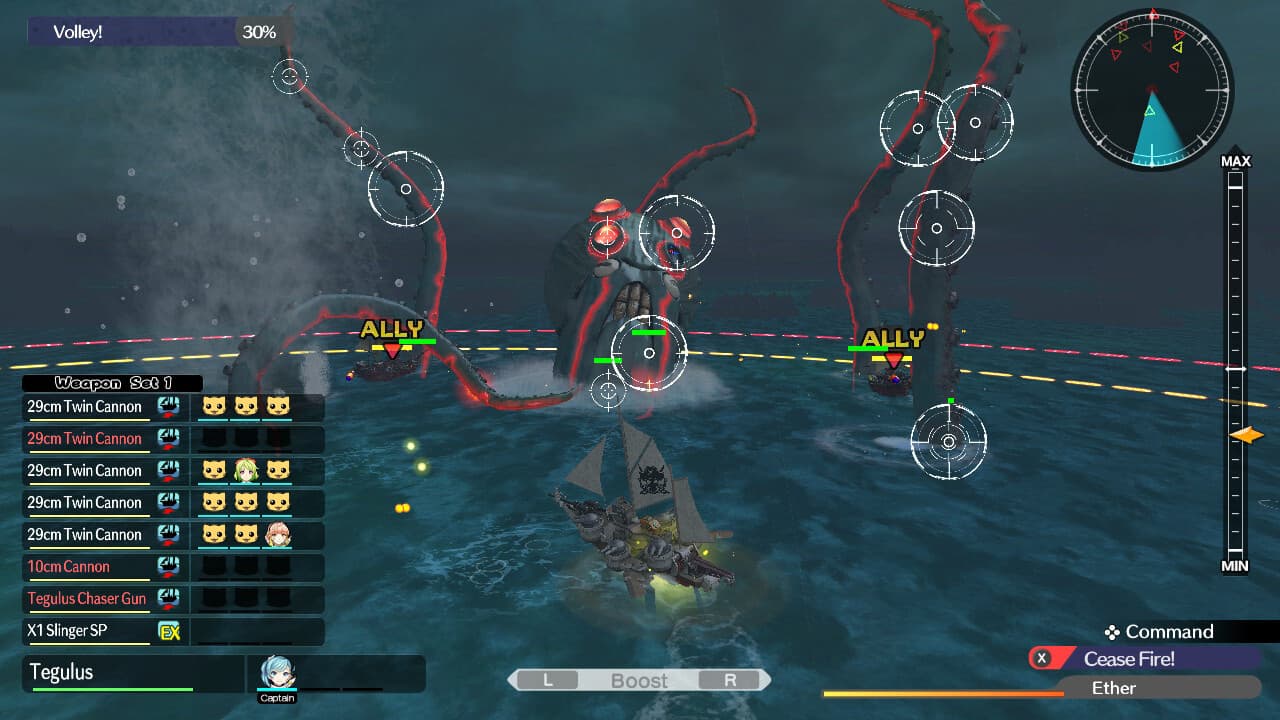Select the pink-haired crew member portrait
1280x720 pixels.
coord(279,535)
